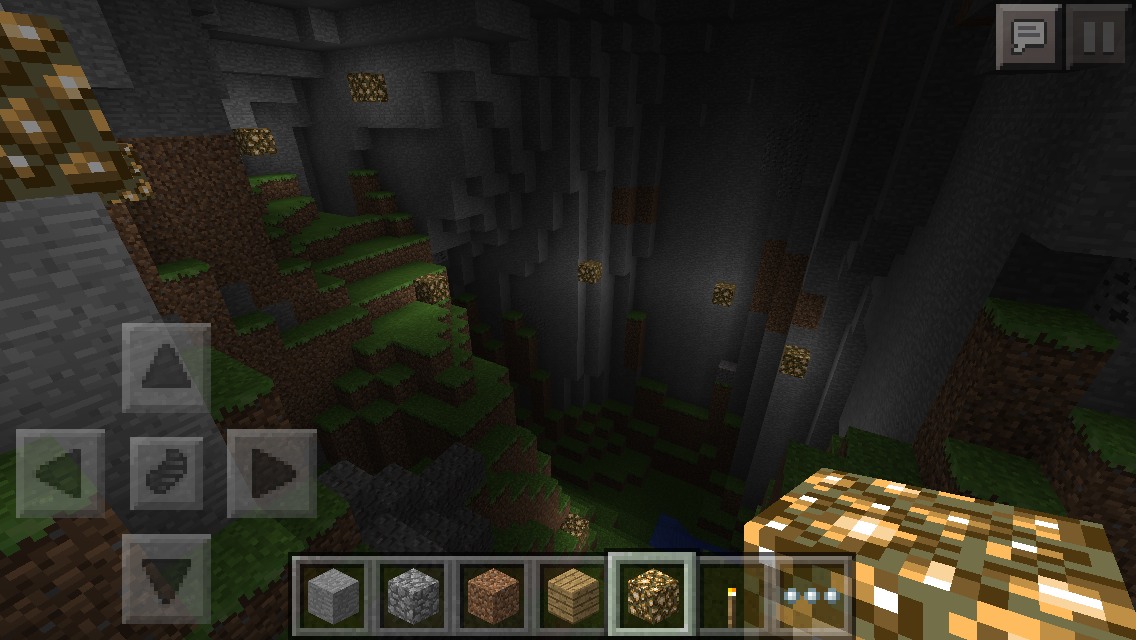Select the wooden planks slot
The height and width of the screenshot is (640, 1136).
tap(572, 594)
